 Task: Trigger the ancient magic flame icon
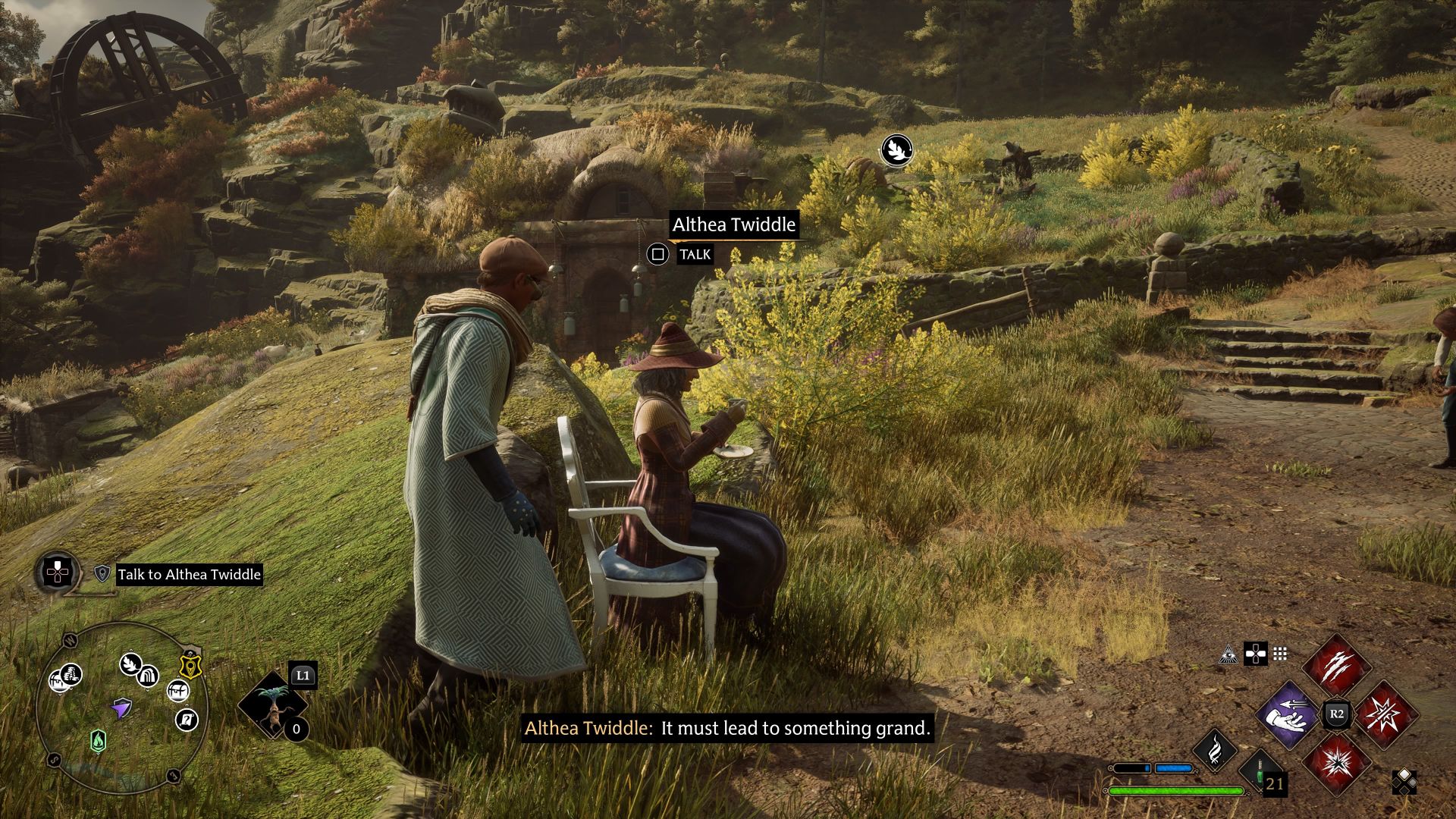pos(1215,749)
